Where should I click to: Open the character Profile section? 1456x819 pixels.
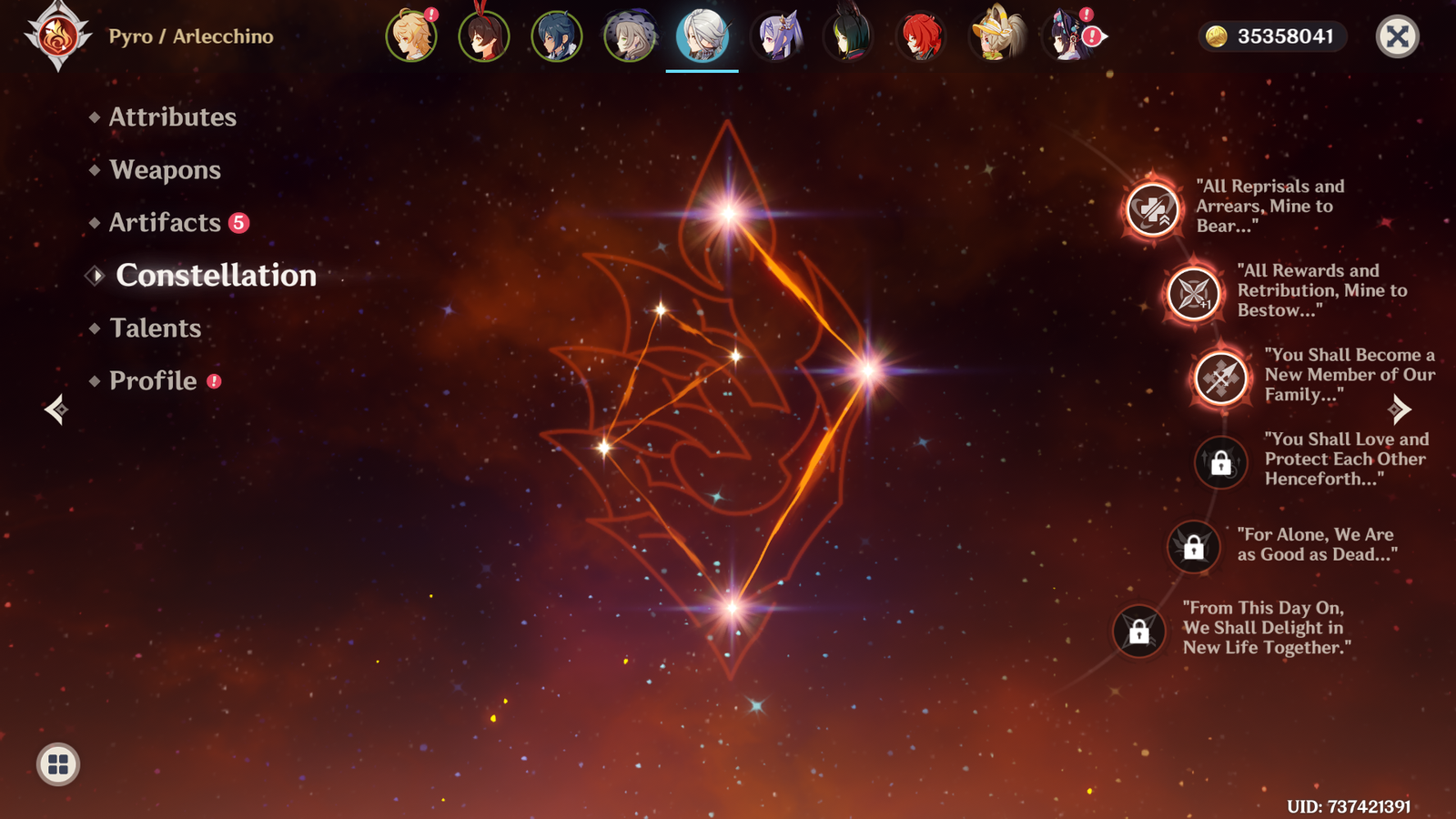[153, 381]
